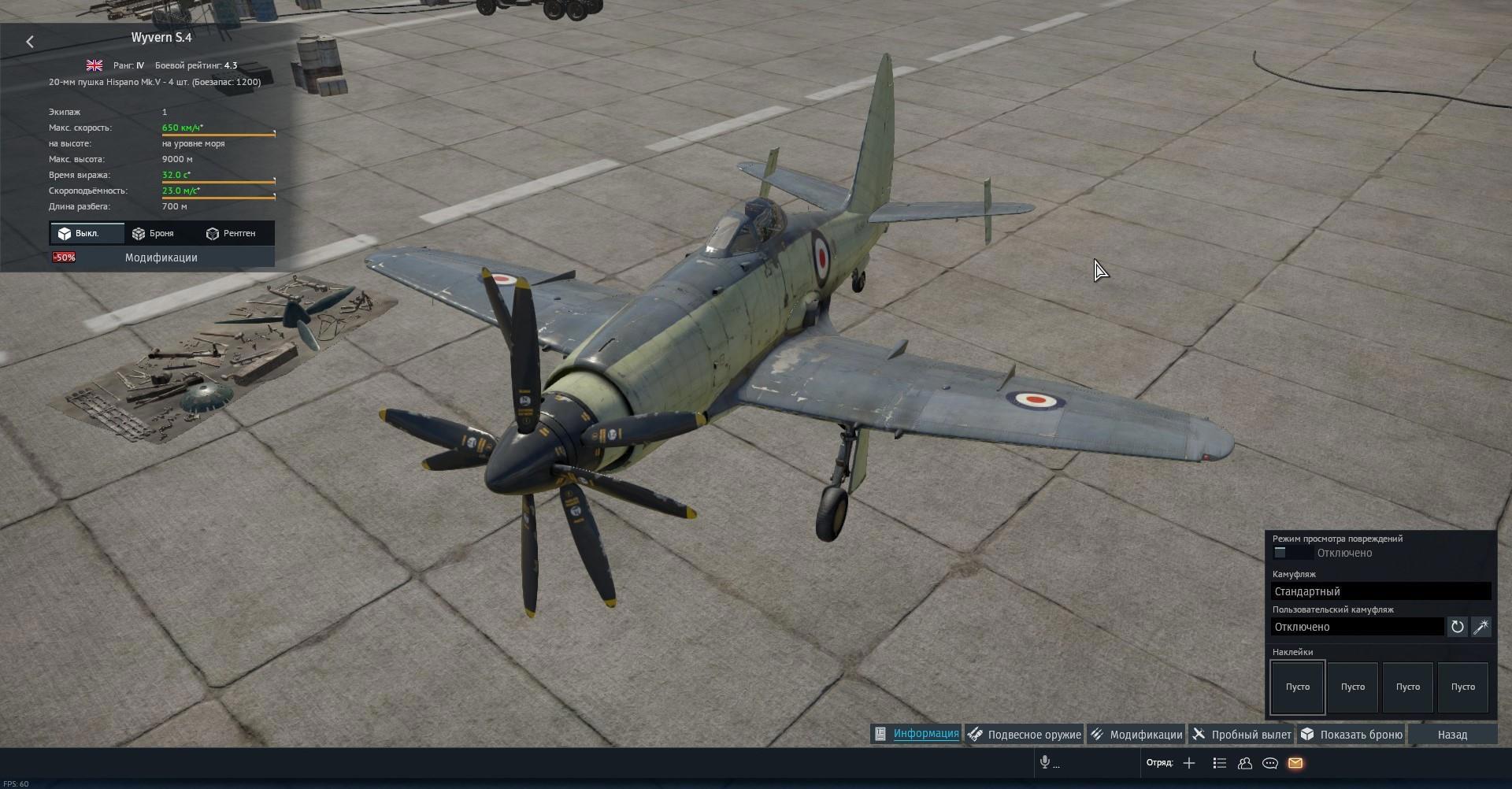Screen dimensions: 1512x789
Task: Go back using the left arrow
Action: [x=30, y=42]
